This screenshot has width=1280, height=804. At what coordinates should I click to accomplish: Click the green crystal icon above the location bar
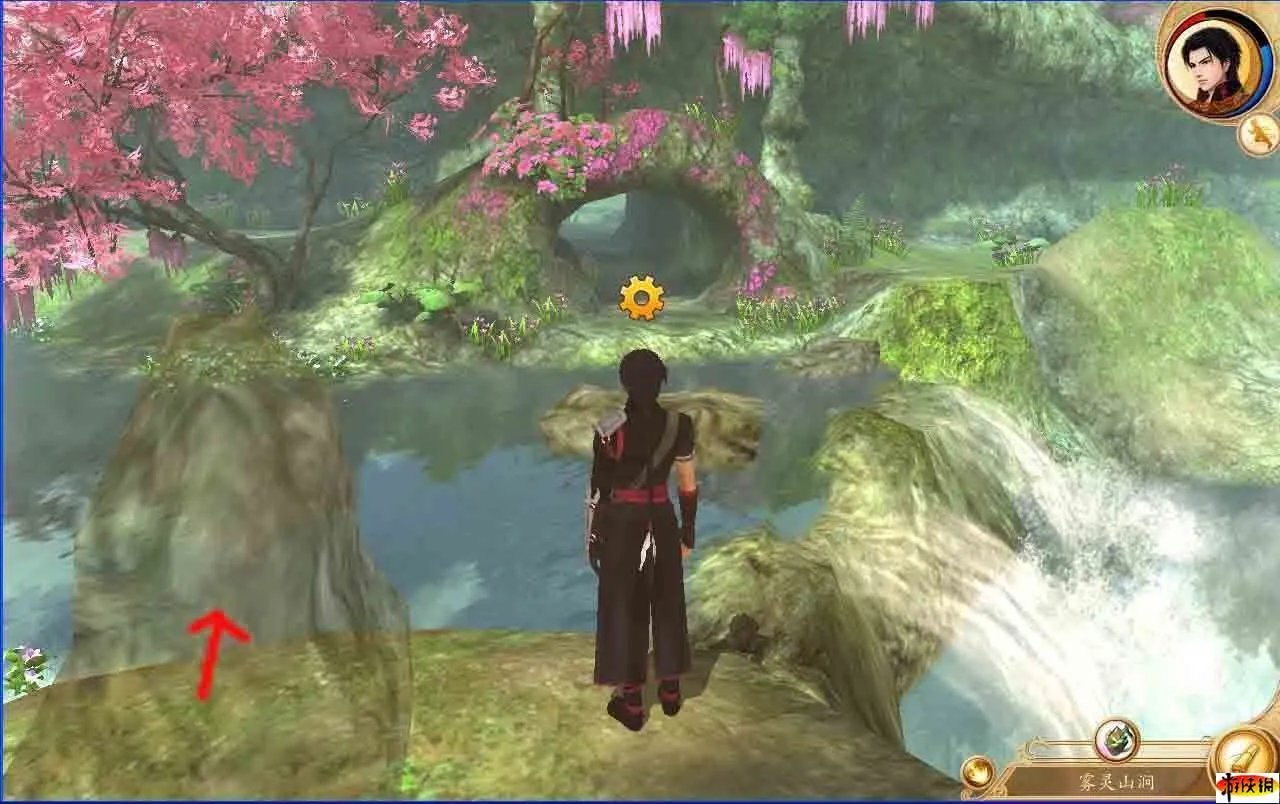[x=1117, y=741]
